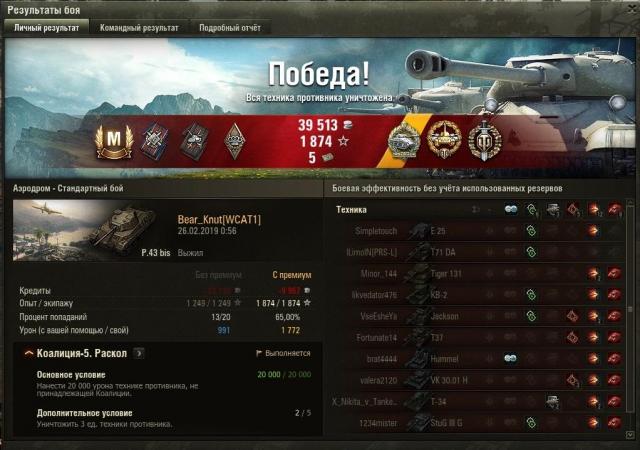Click the binoculars spotting column icon
The width and height of the screenshot is (640, 450).
(x=512, y=209)
